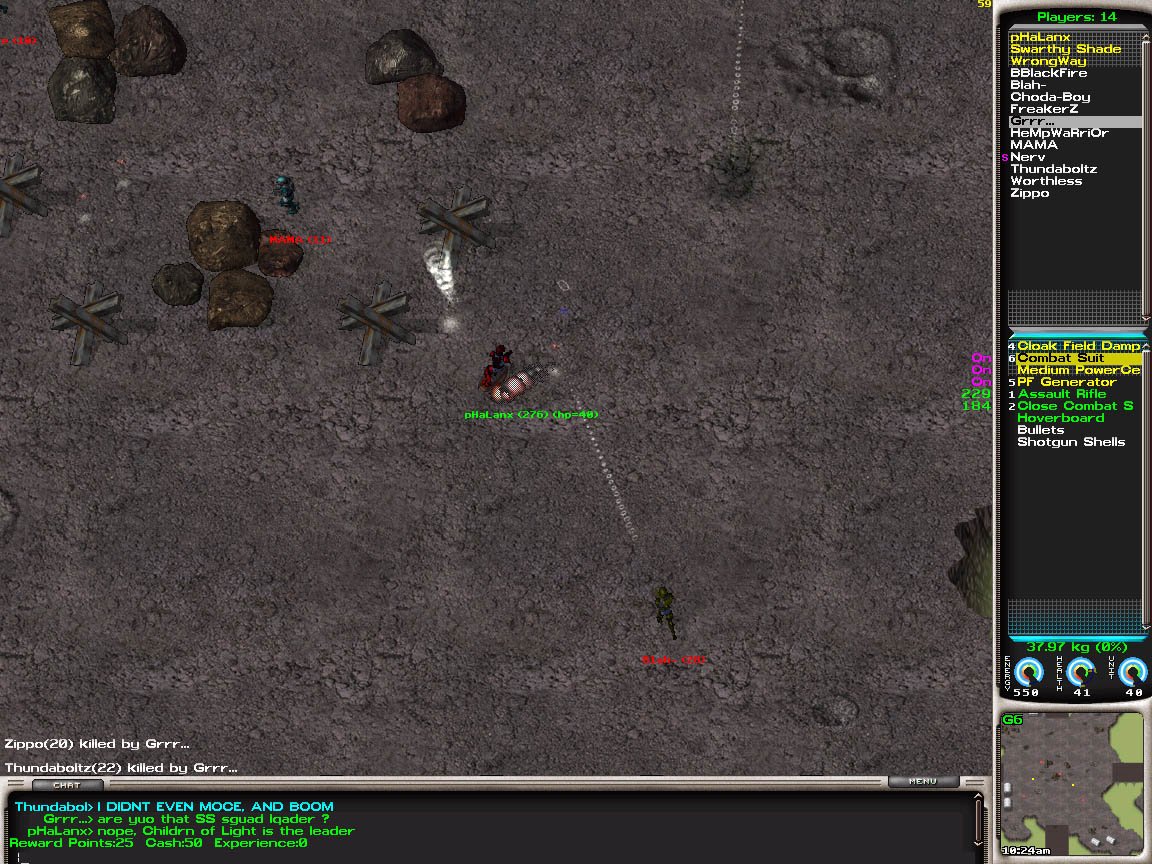Choose the Combat Suit inventory item

coord(1060,358)
